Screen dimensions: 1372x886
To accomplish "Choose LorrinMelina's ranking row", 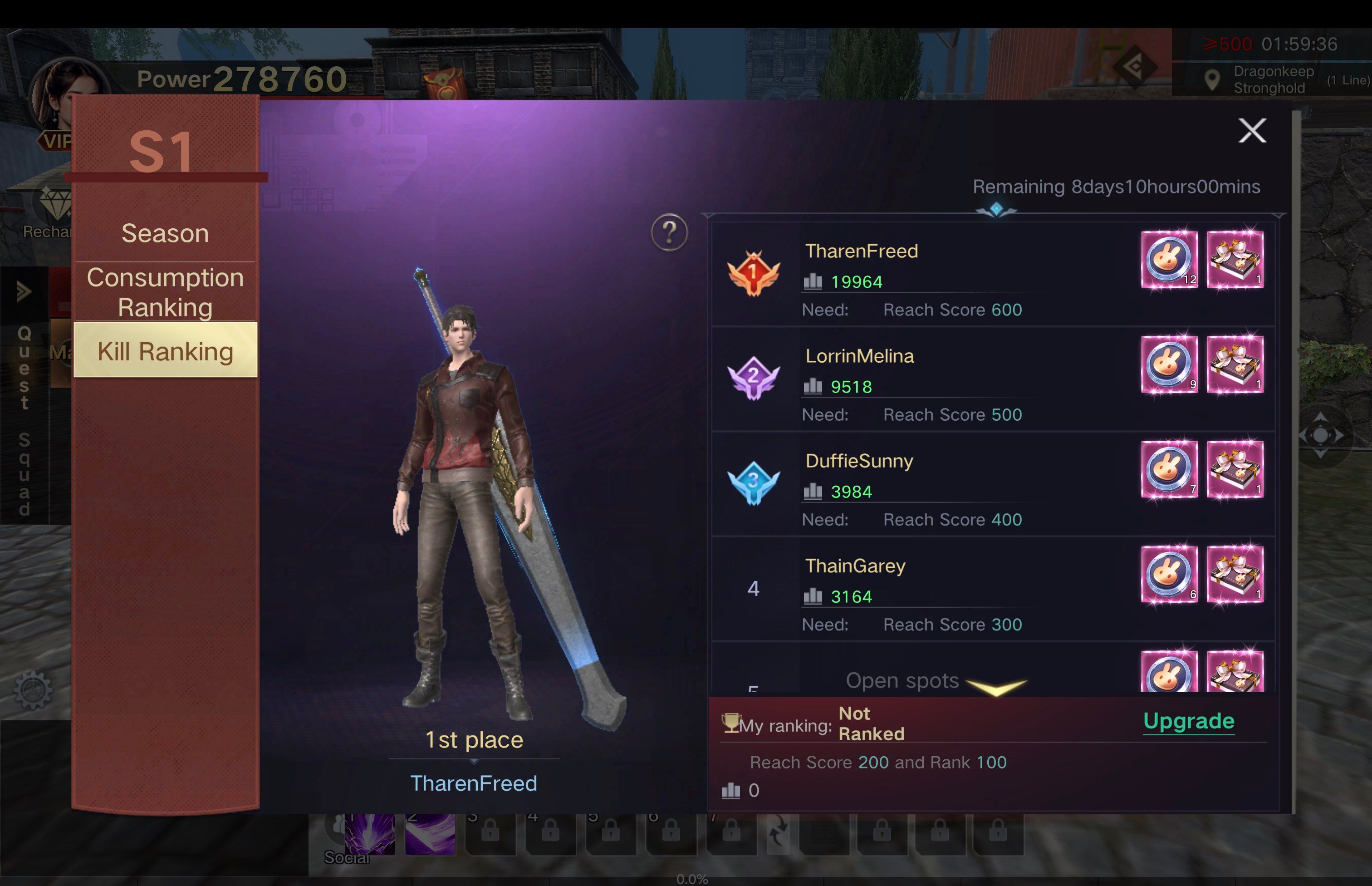I will [x=920, y=380].
